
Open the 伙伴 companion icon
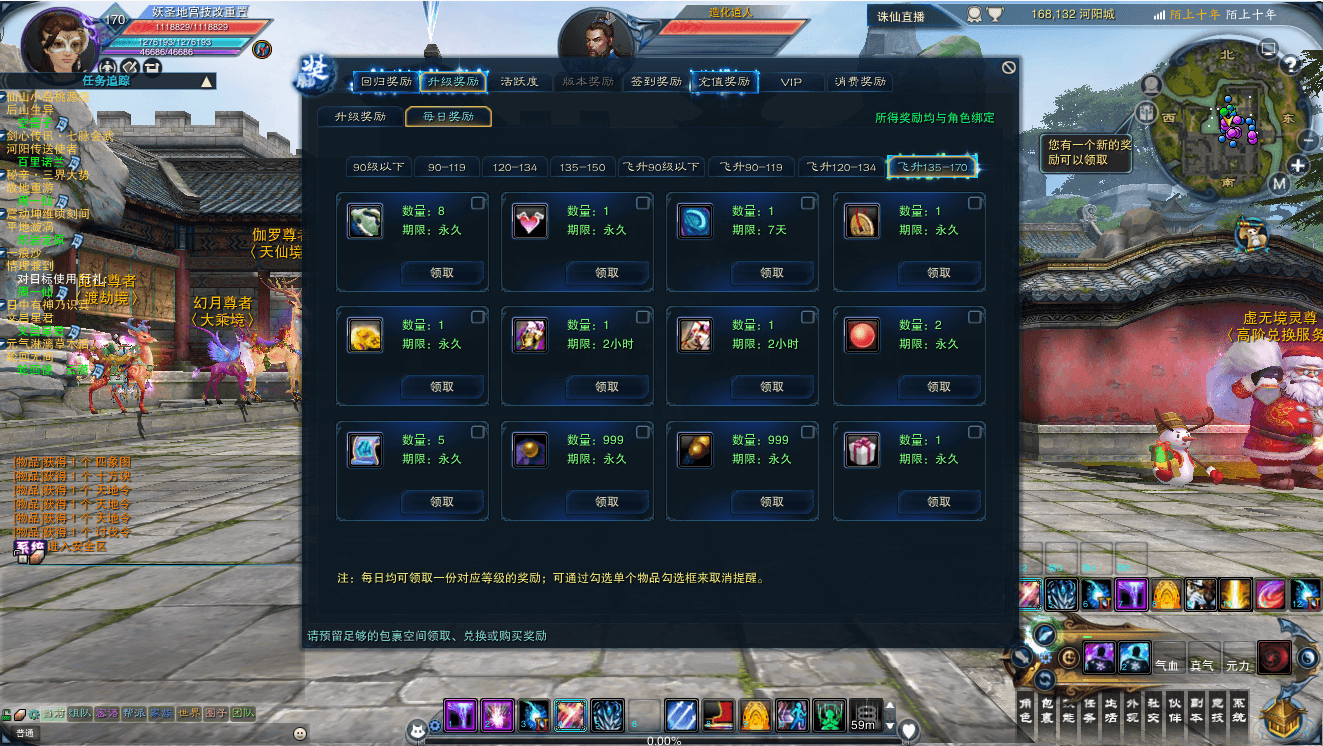click(x=1176, y=710)
